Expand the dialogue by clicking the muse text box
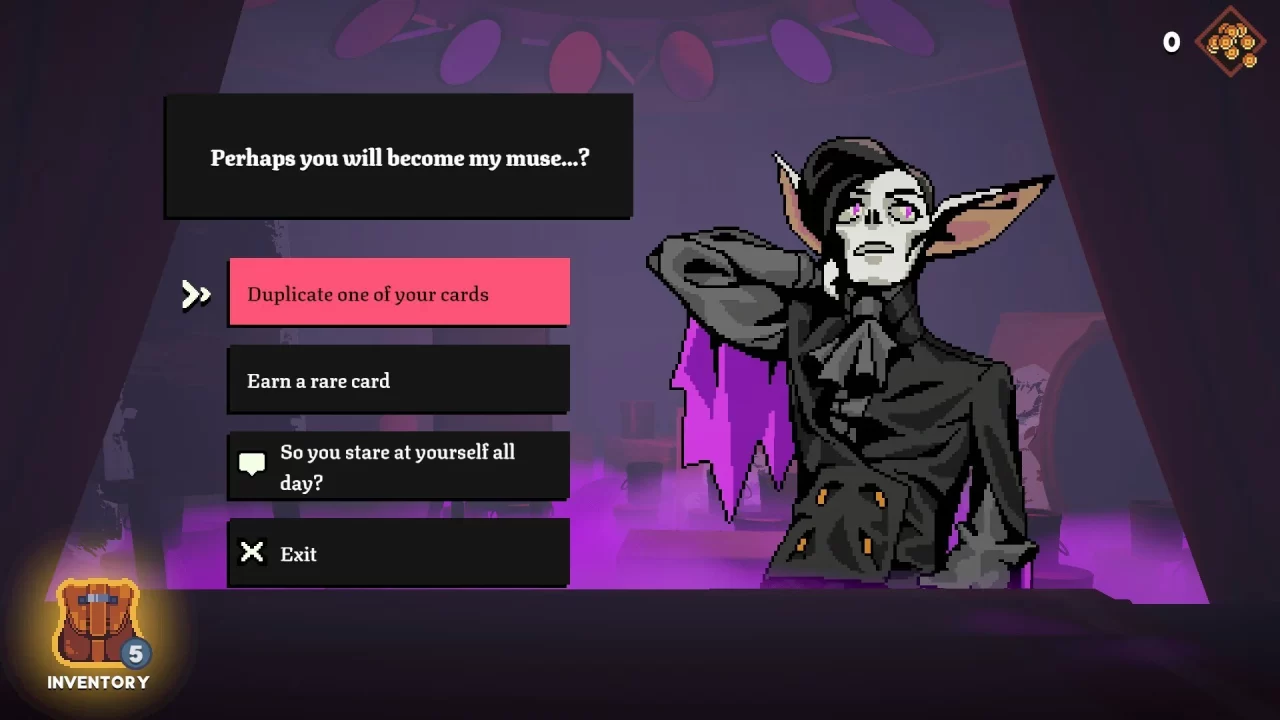Viewport: 1280px width, 720px height. coord(398,157)
